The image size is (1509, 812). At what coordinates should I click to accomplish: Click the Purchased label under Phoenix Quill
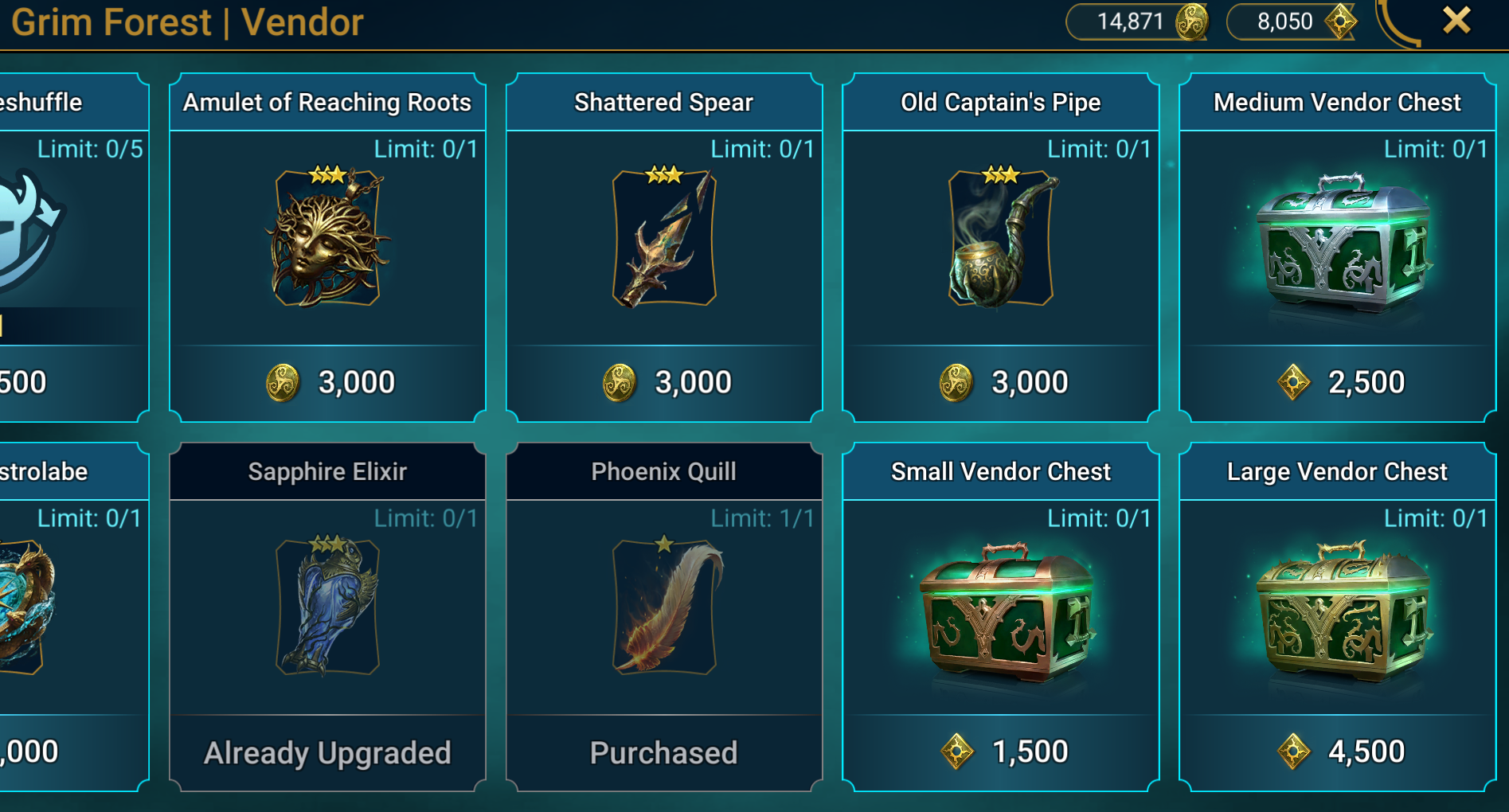coord(664,752)
